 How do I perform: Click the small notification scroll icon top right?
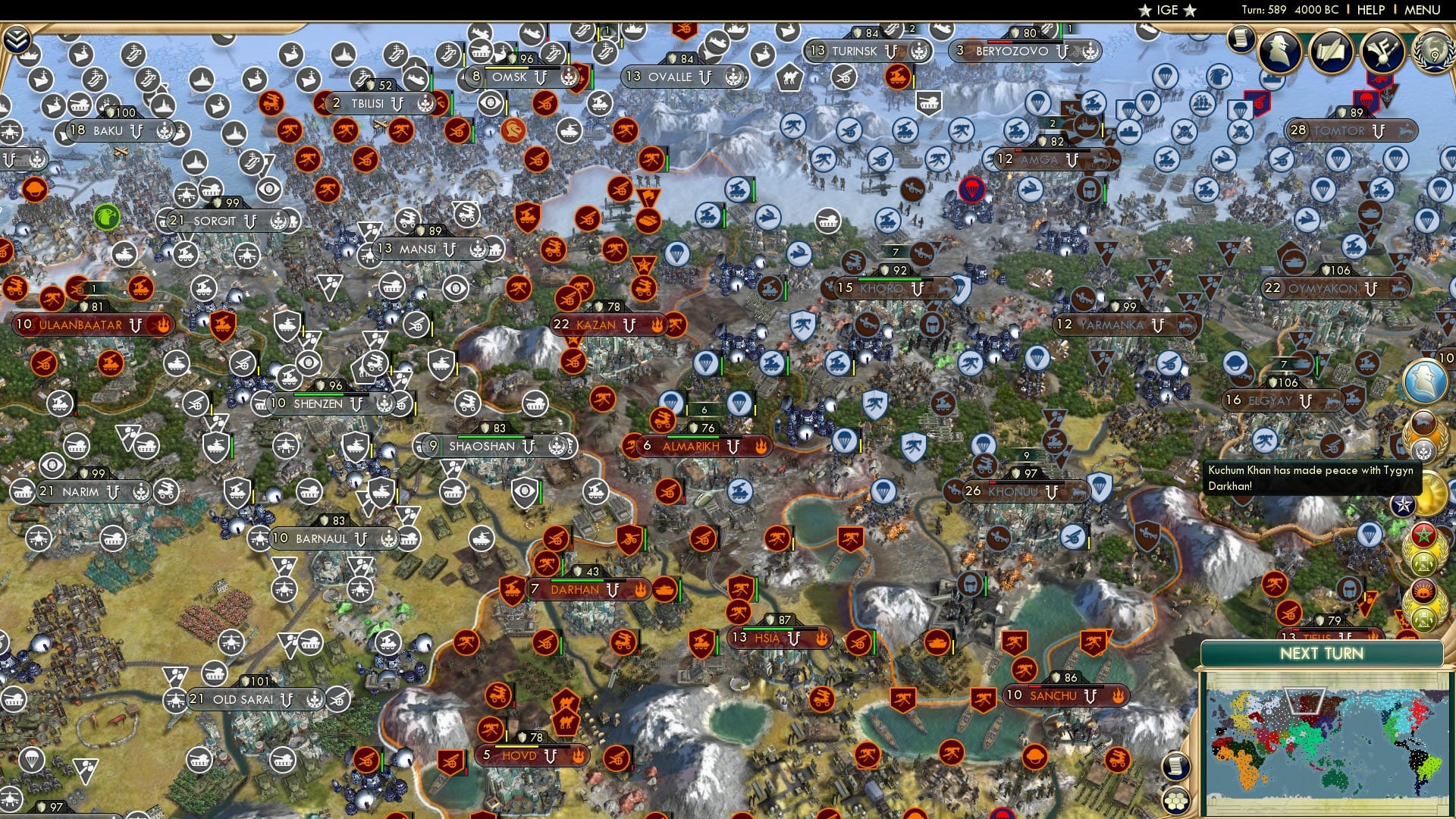click(1241, 39)
